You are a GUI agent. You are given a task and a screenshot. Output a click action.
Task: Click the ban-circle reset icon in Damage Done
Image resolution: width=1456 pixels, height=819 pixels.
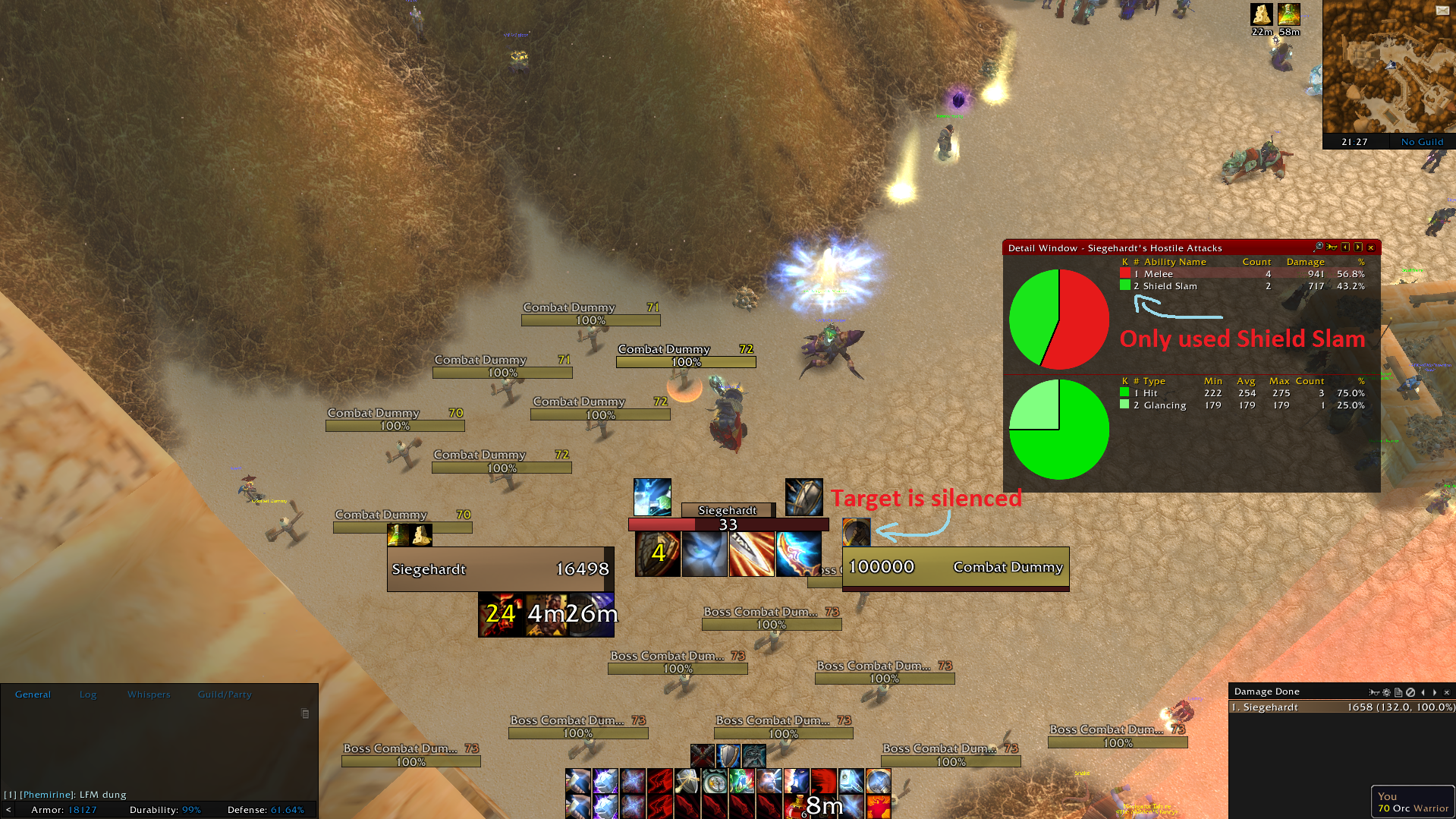click(x=1410, y=691)
